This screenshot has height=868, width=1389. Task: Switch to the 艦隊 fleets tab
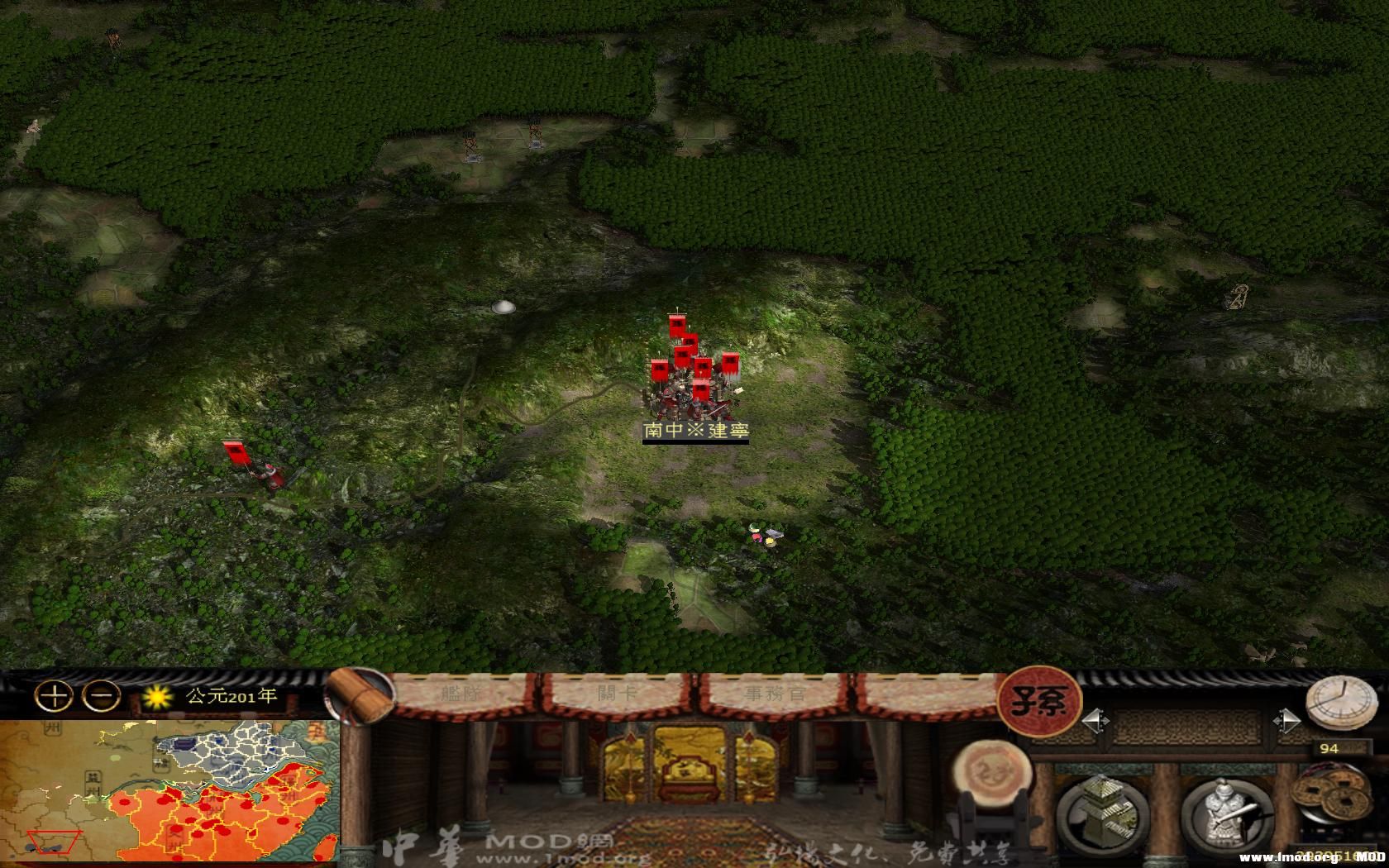click(463, 694)
